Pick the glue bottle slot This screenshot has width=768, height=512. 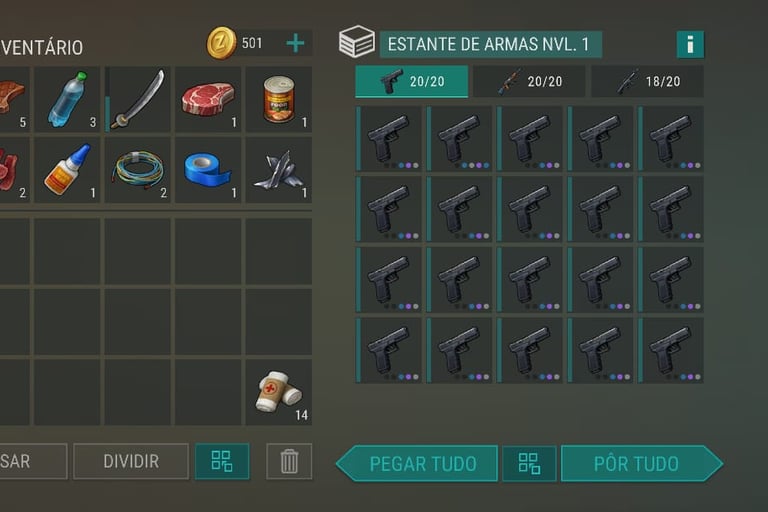[68, 170]
